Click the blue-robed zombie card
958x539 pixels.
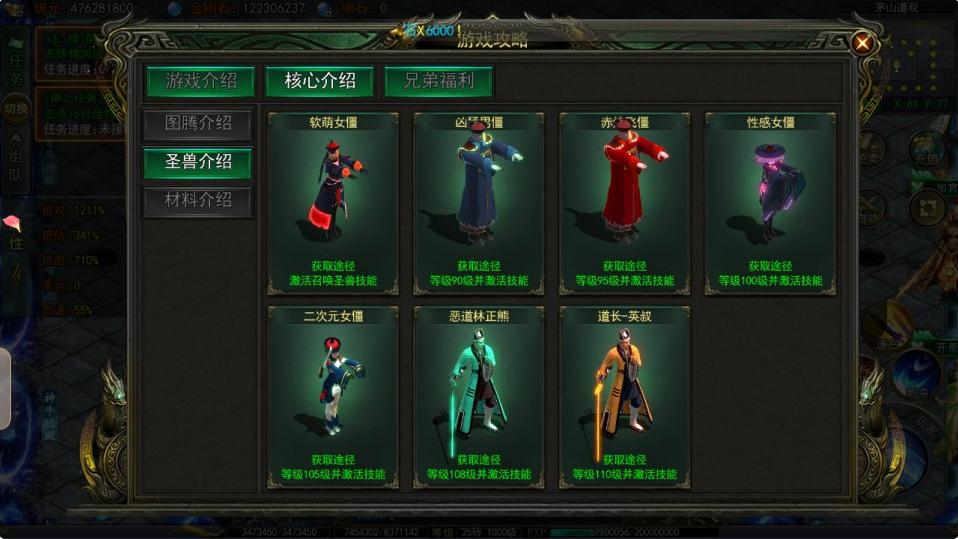(480, 203)
